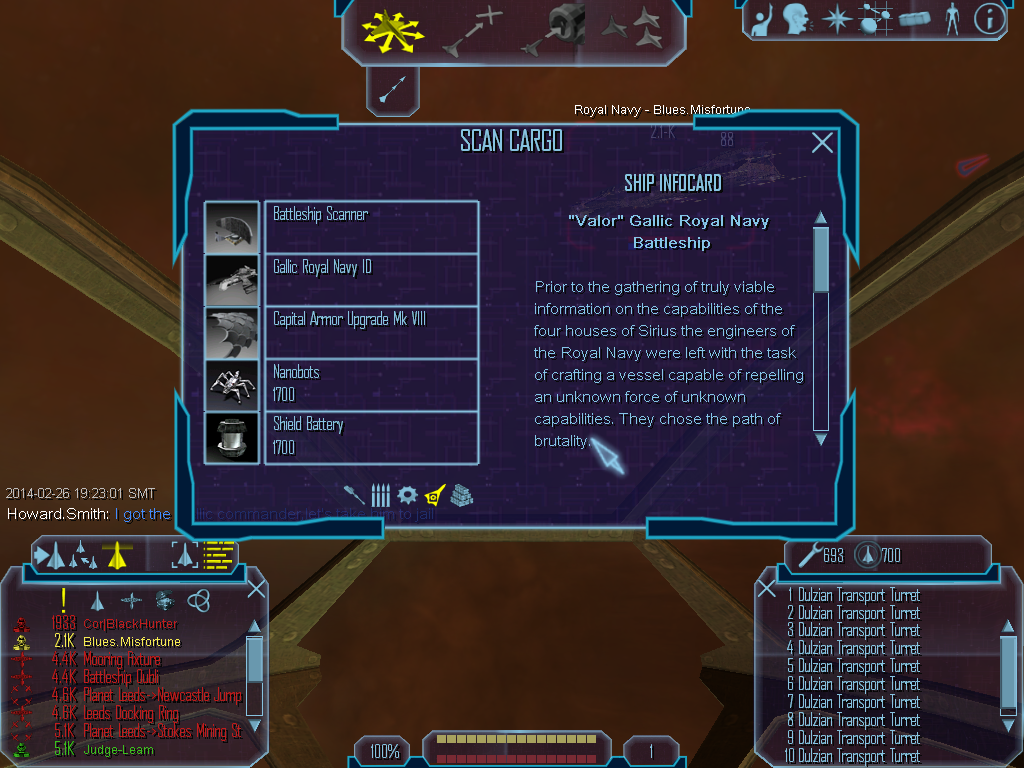
Task: Close the Scan Cargo window
Action: [822, 143]
